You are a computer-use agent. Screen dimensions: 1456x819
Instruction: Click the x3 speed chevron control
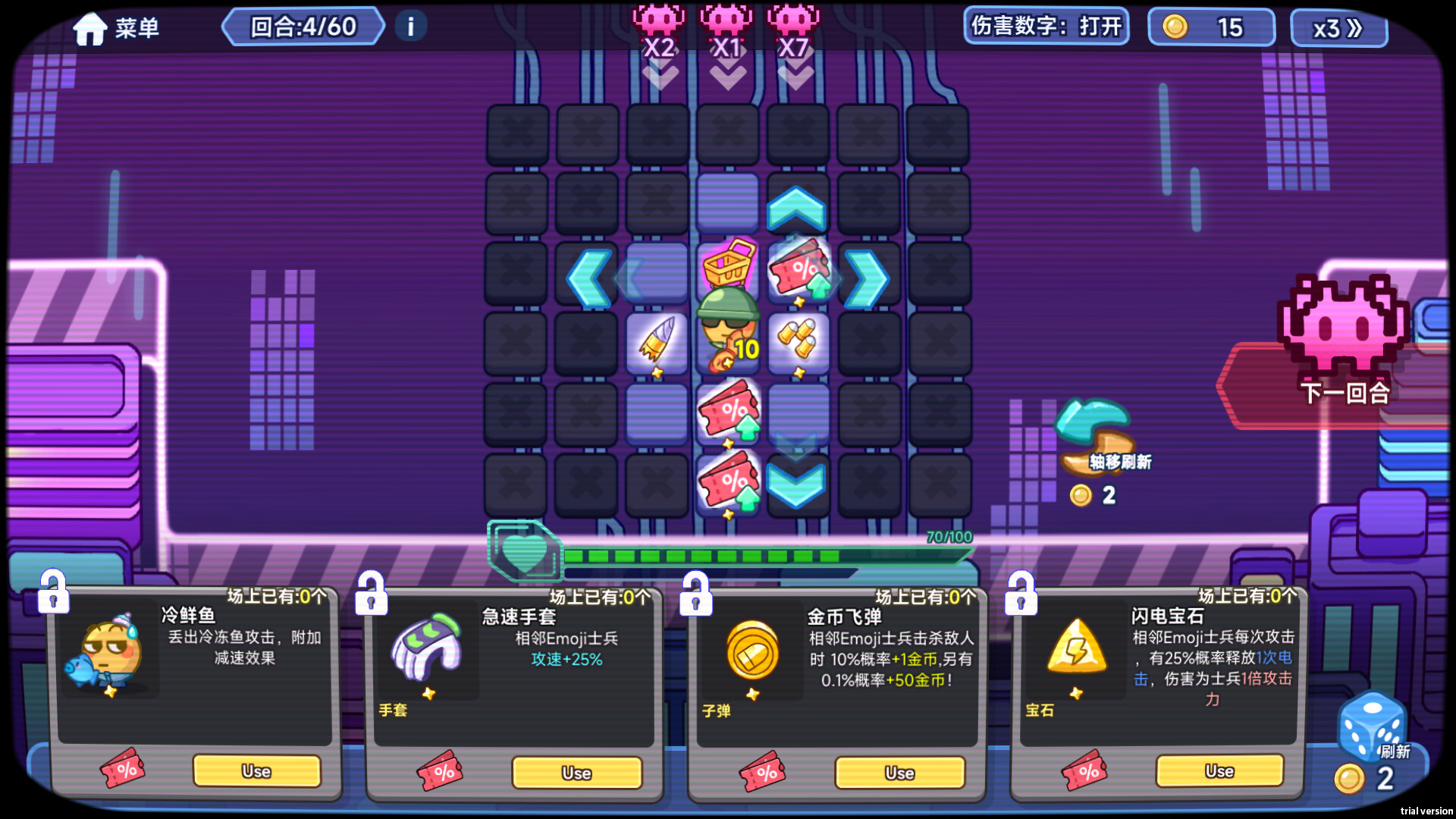(x=1338, y=27)
